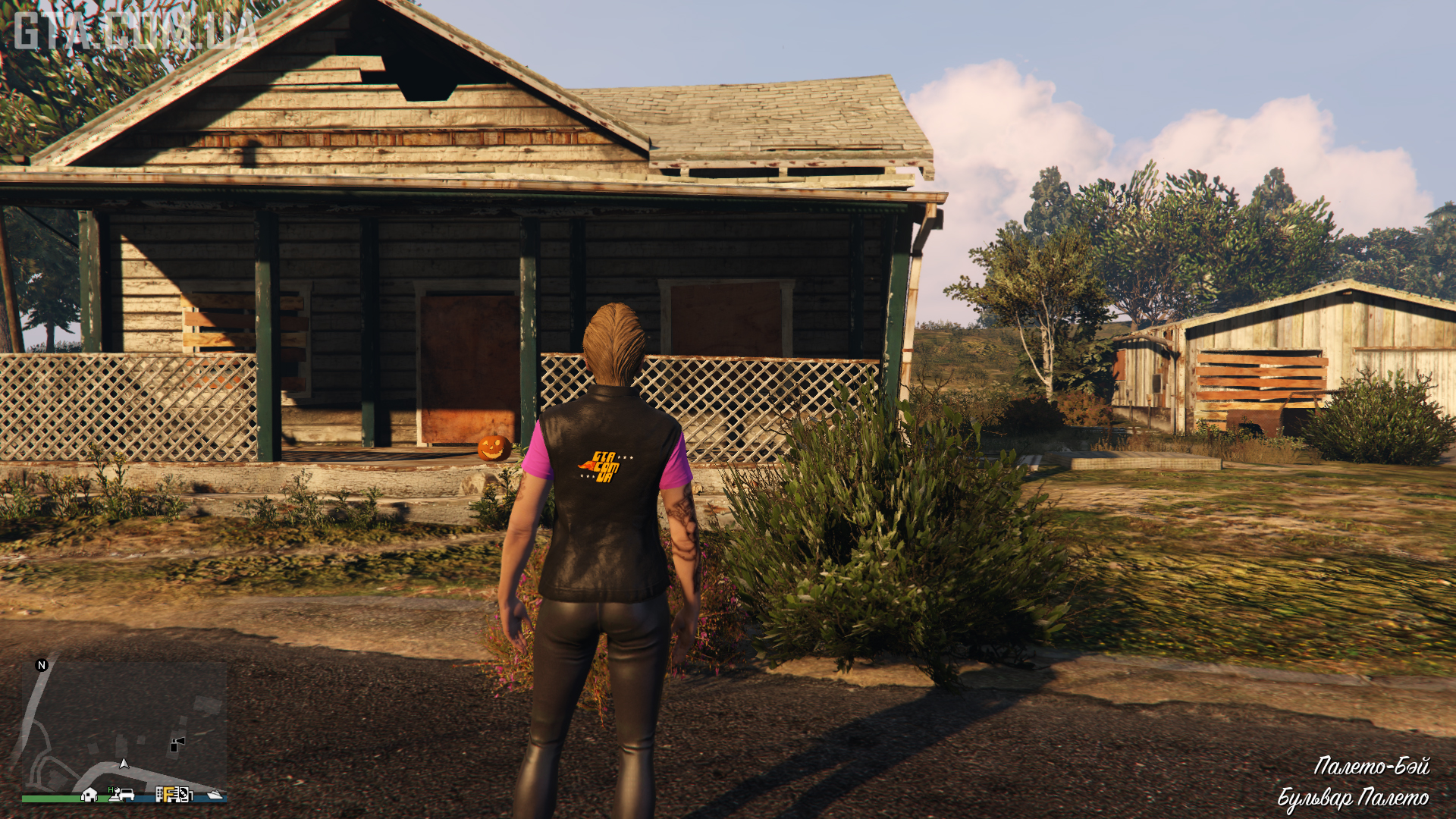Click the player arrow on the minimap
Viewport: 1456px width, 819px height.
click(x=124, y=764)
